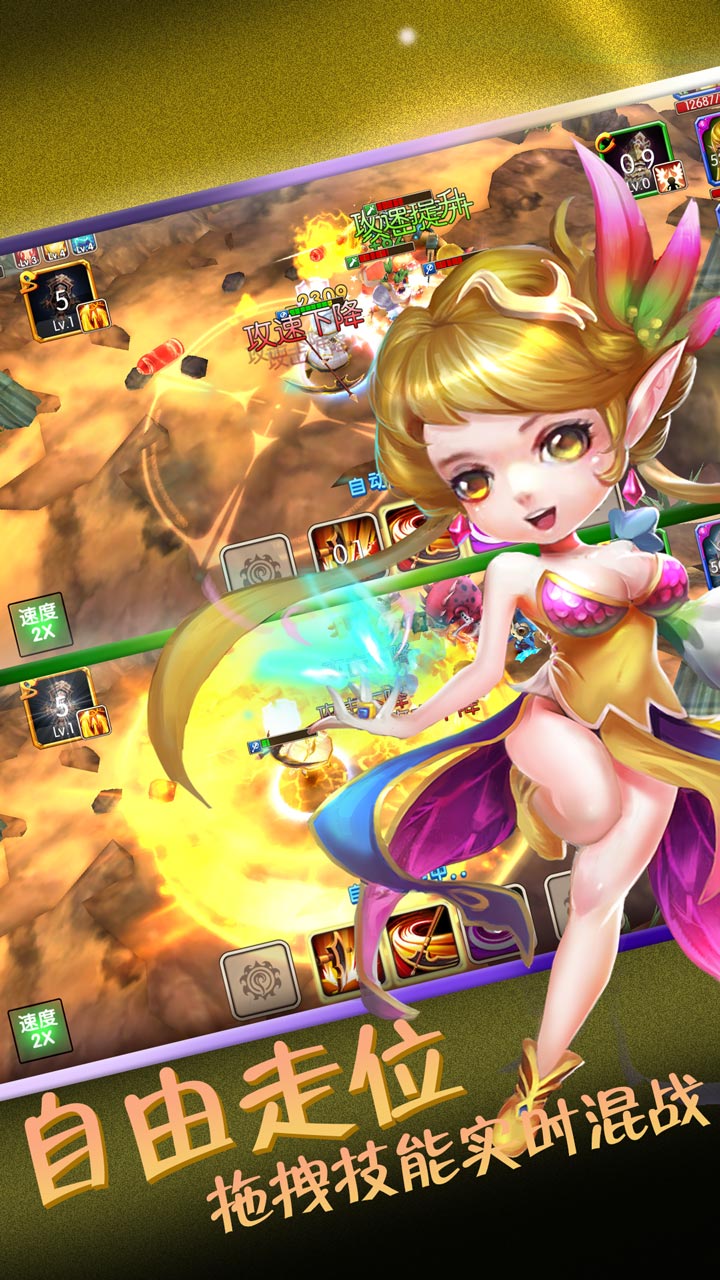
Task: Activate the axe skill without a cooldown number
Action: 344,960
